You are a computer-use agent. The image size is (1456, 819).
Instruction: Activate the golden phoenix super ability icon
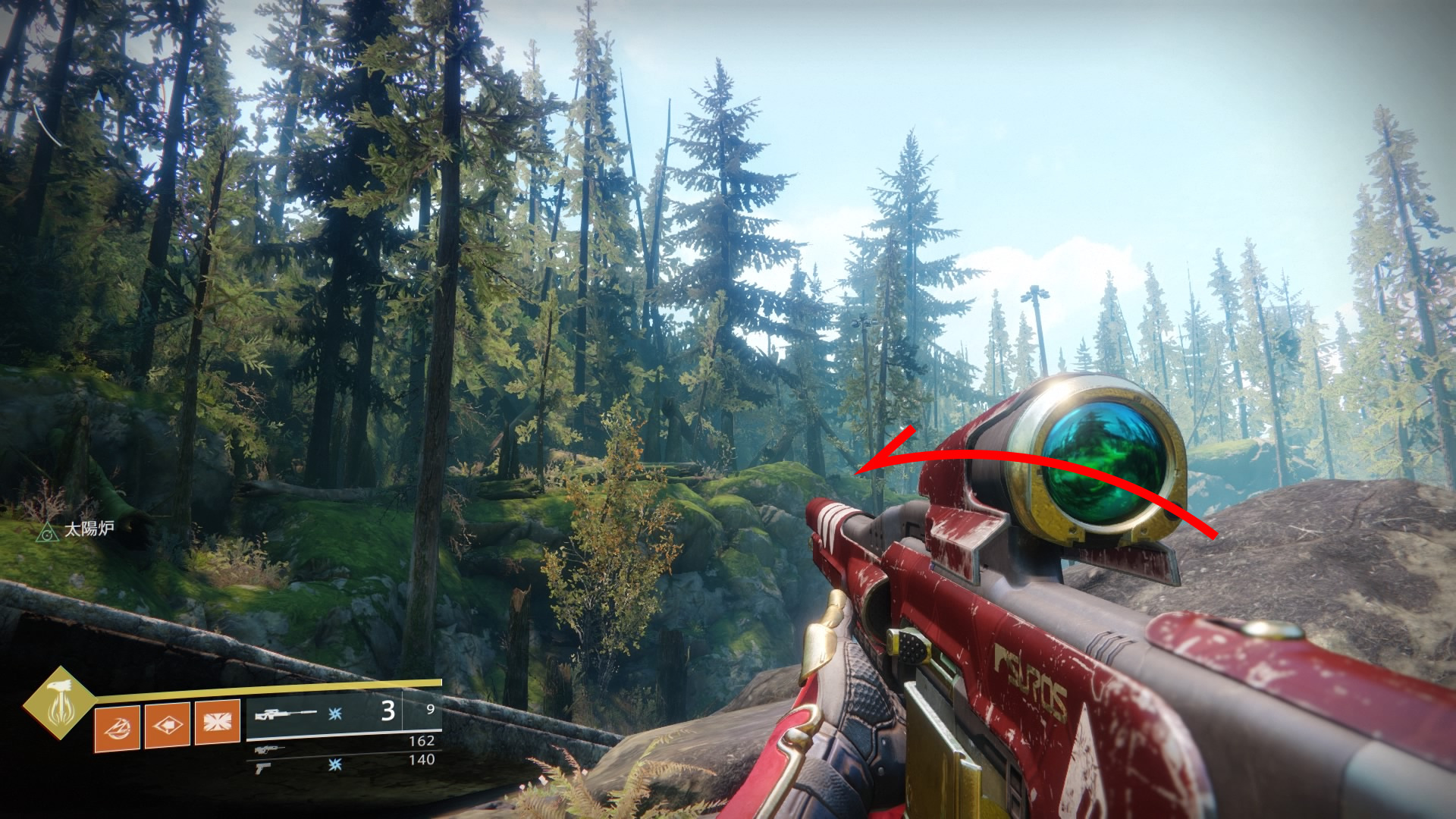(60, 703)
